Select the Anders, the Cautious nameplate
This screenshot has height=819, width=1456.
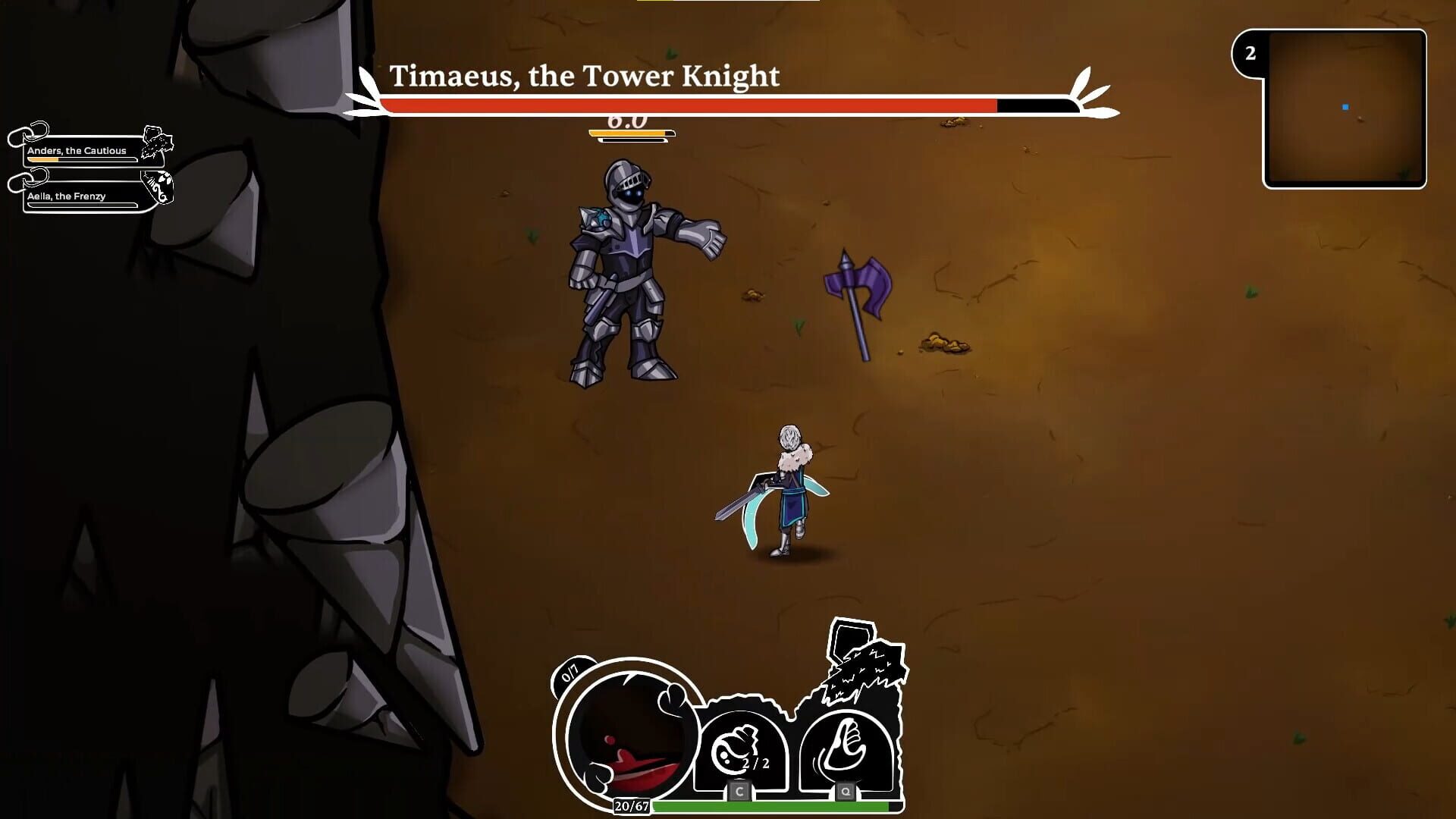click(x=76, y=151)
